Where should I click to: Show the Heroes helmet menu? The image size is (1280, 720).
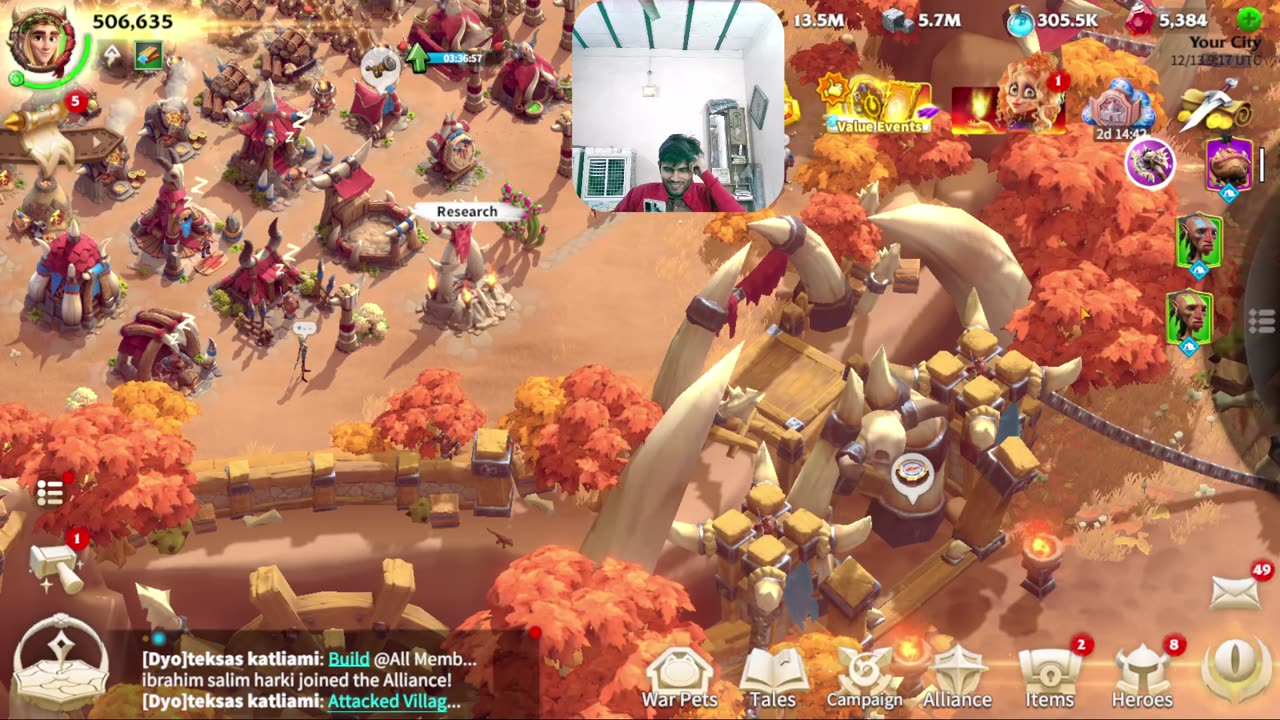(1142, 675)
